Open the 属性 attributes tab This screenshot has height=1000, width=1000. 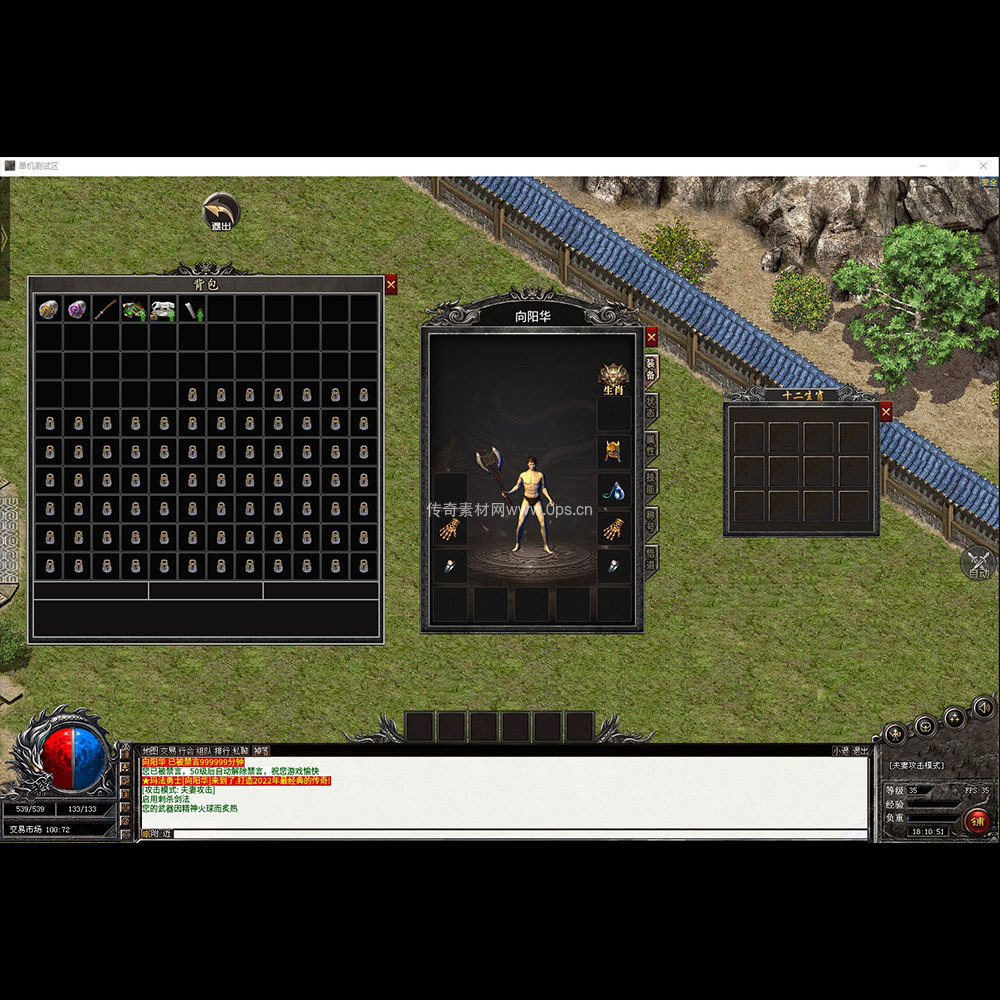pyautogui.click(x=651, y=444)
